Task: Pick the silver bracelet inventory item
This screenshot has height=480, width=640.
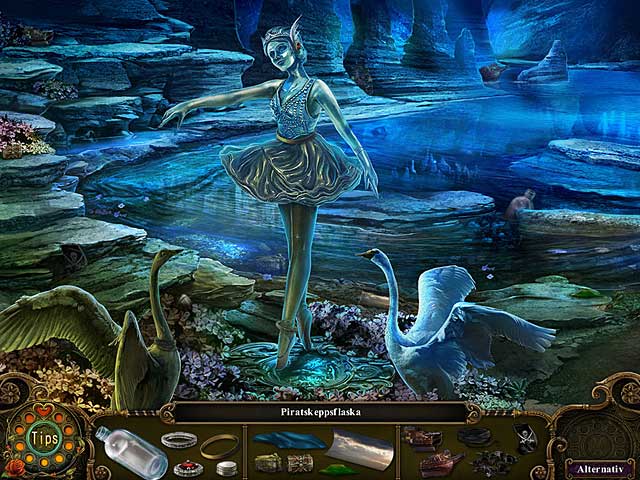Action: tap(178, 440)
